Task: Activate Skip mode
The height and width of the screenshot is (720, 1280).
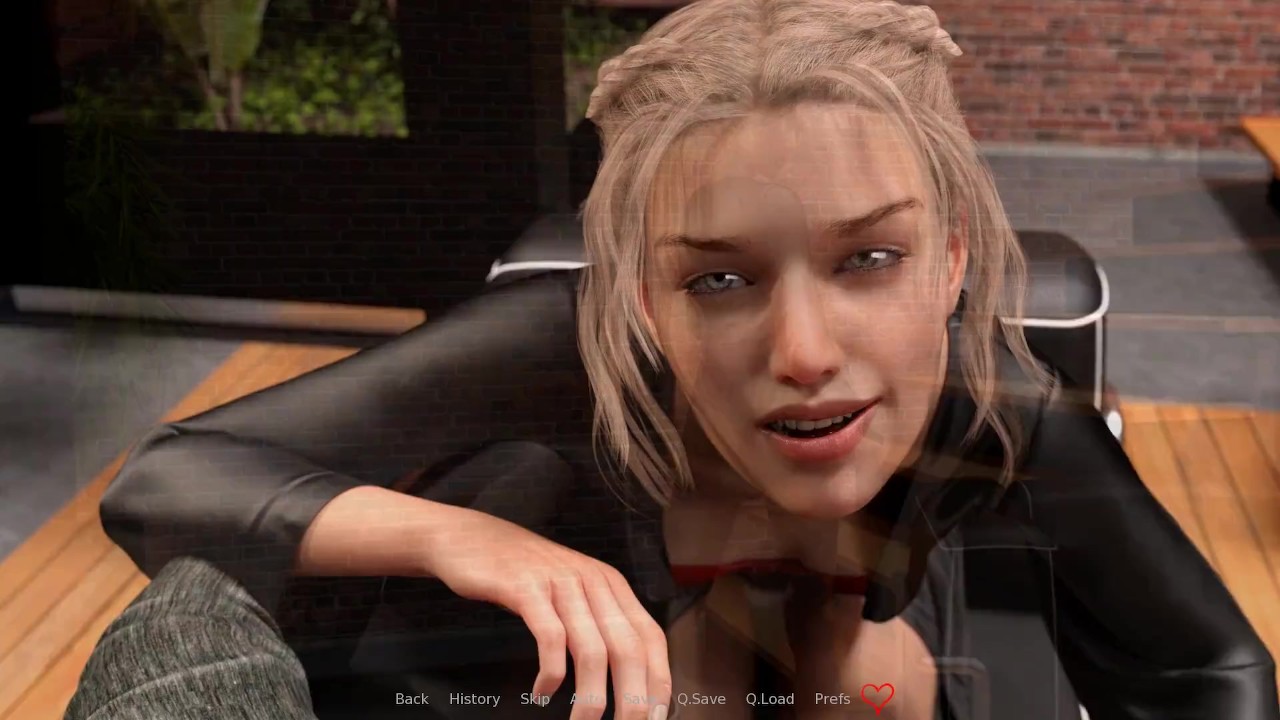Action: pos(535,699)
